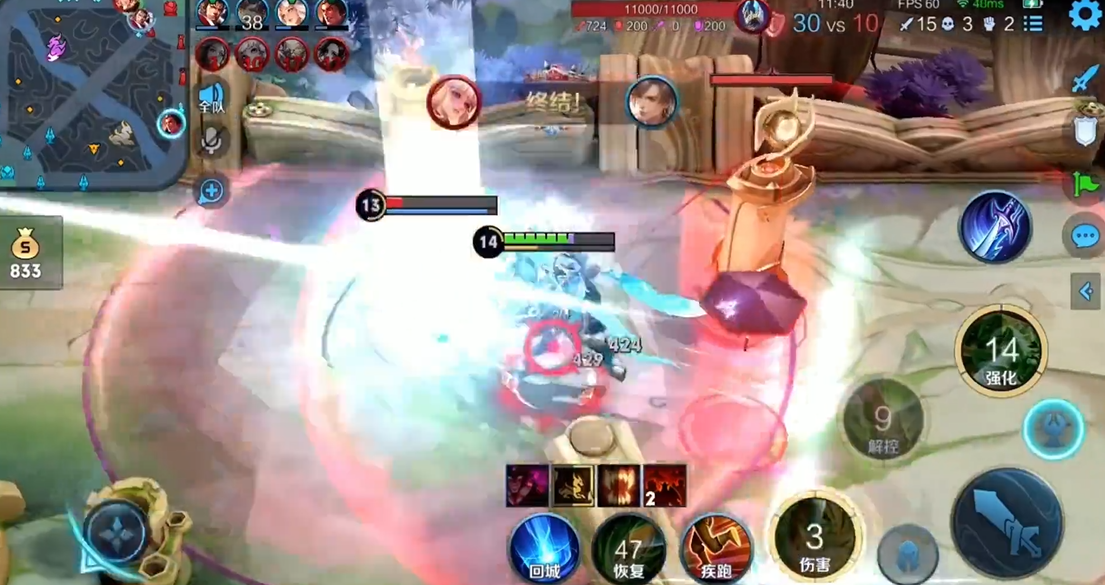Screen dimensions: 1105x585
Task: Collapse the side panel with the arrow
Action: pos(1086,291)
